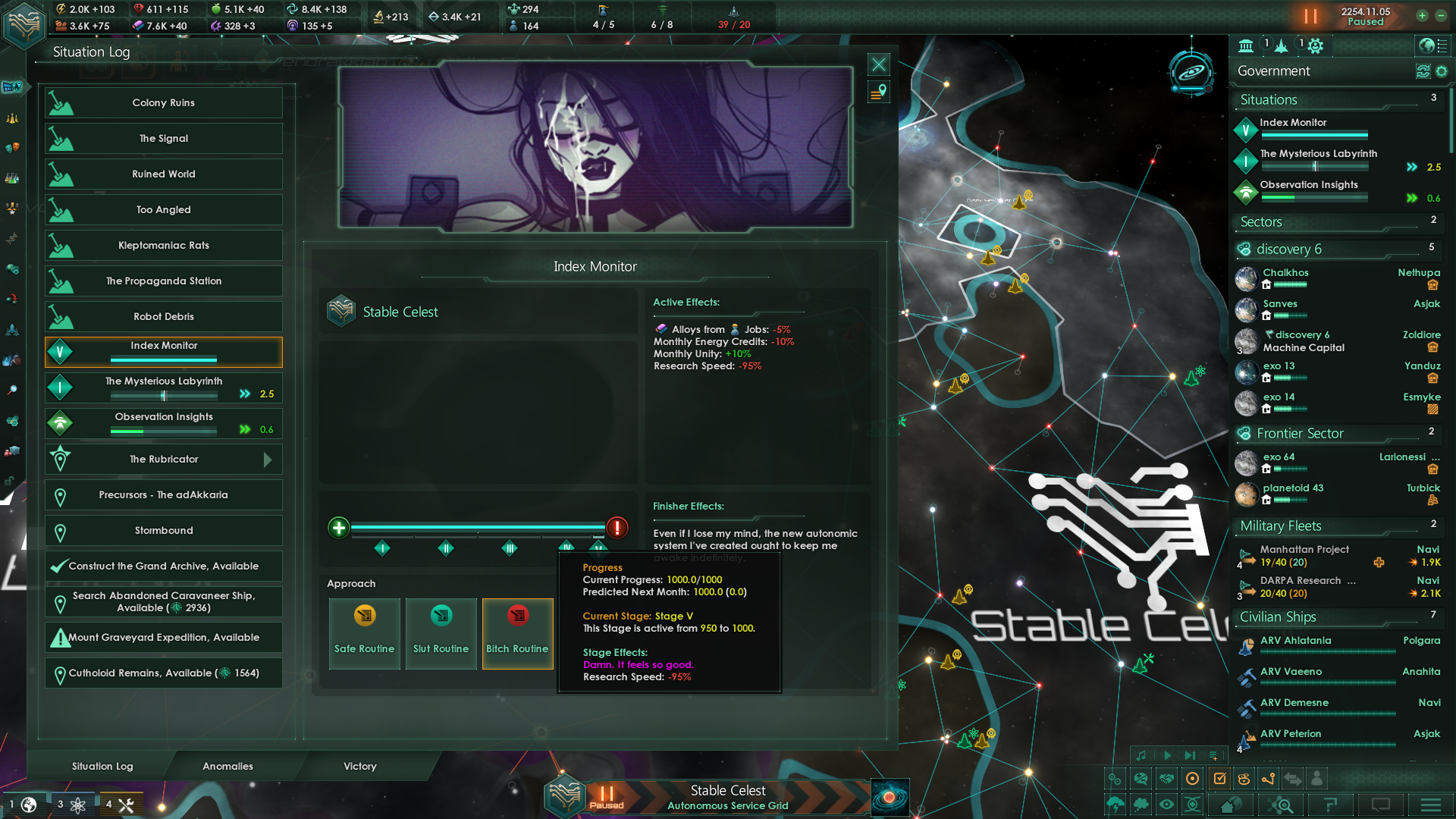This screenshot has width=1456, height=819.
Task: Click the home system icon in bottom-right toolbar
Action: point(1232,805)
